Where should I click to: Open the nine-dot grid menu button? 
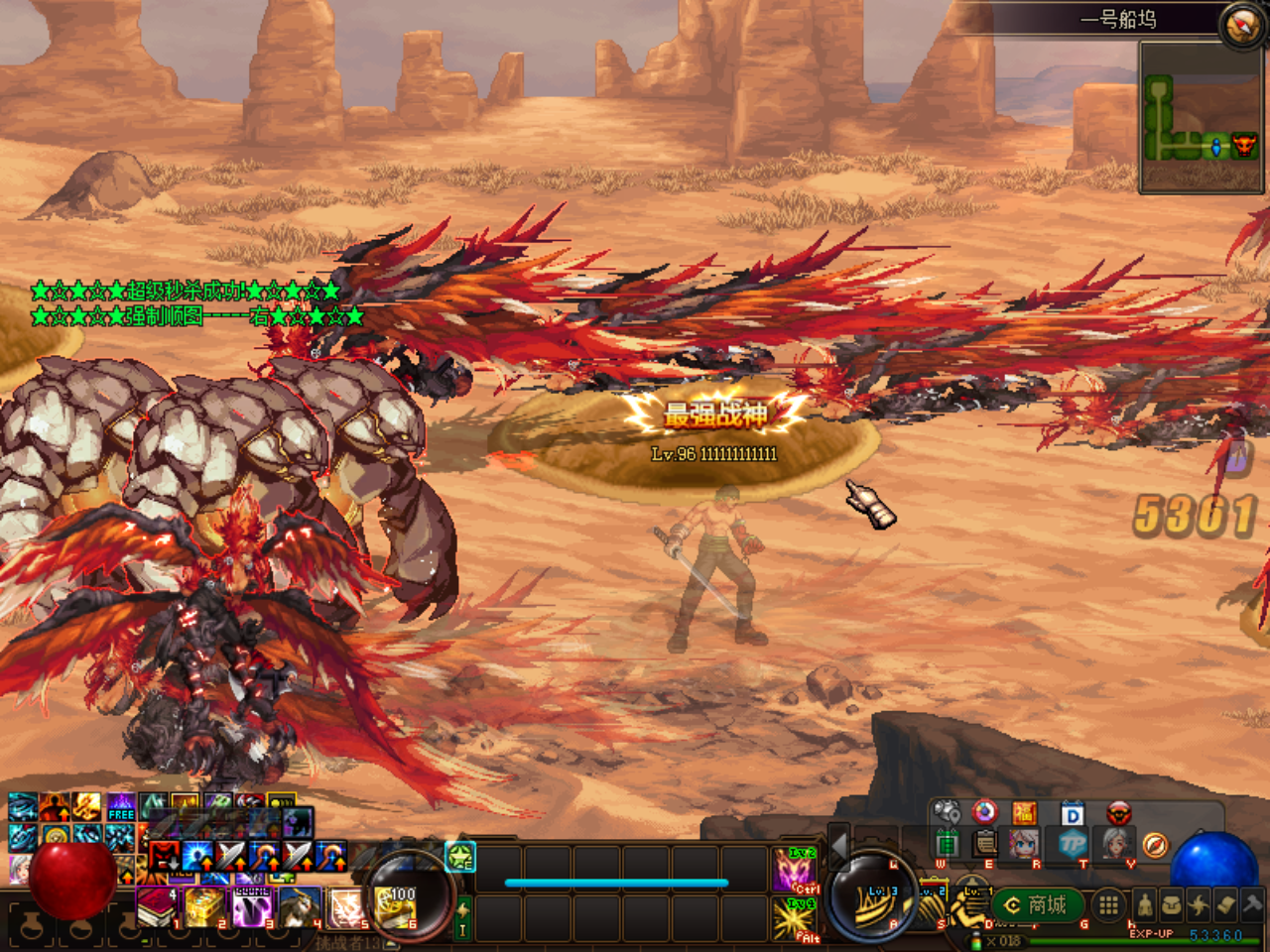pyautogui.click(x=1108, y=904)
